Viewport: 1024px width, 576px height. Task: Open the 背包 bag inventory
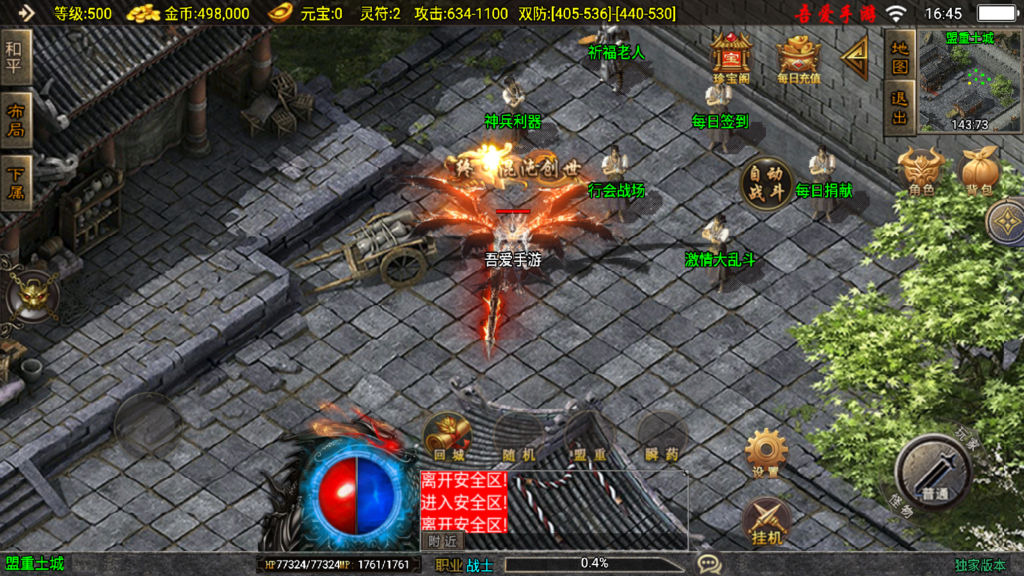[979, 171]
